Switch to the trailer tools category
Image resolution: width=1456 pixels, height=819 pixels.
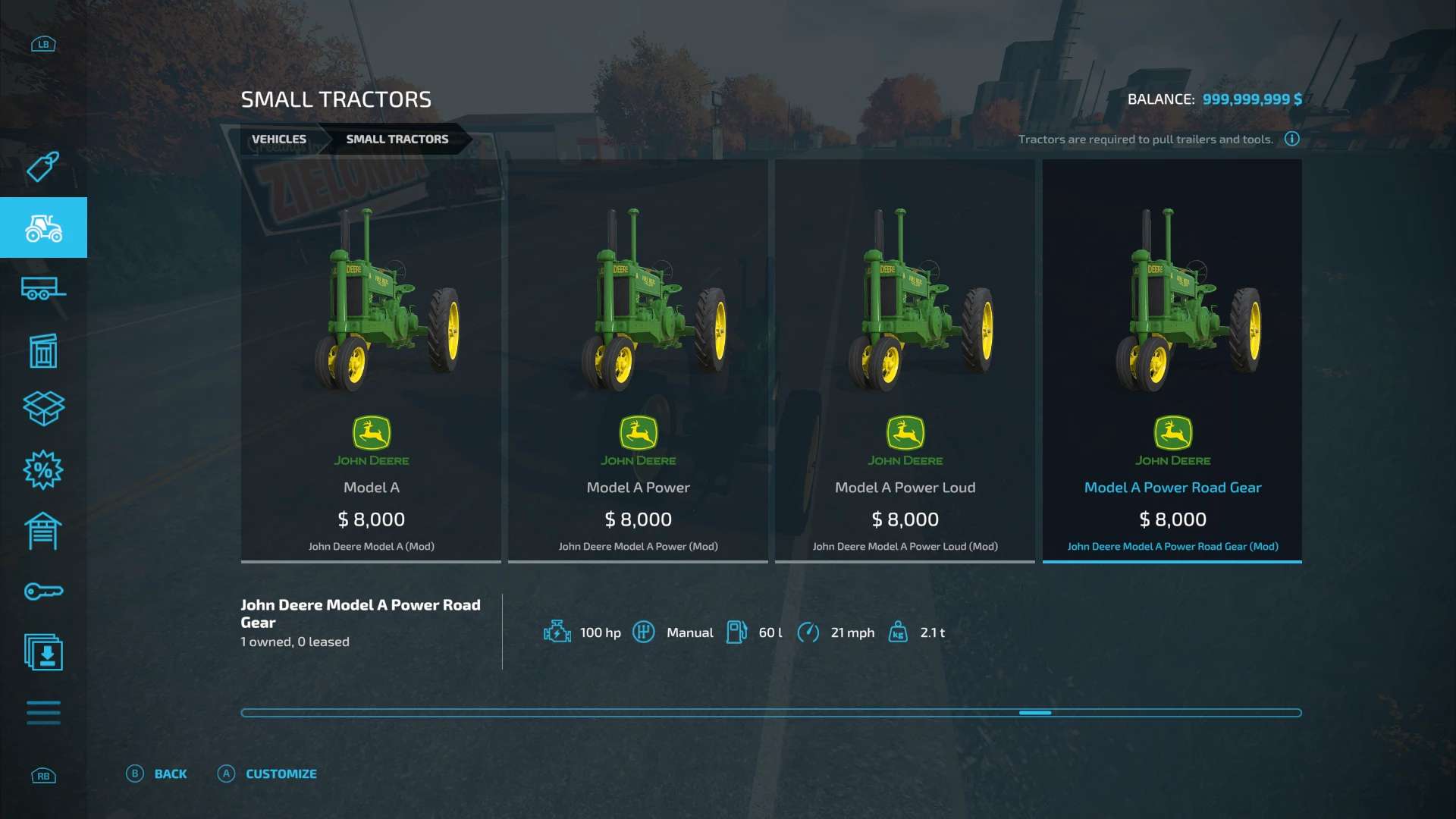(43, 289)
